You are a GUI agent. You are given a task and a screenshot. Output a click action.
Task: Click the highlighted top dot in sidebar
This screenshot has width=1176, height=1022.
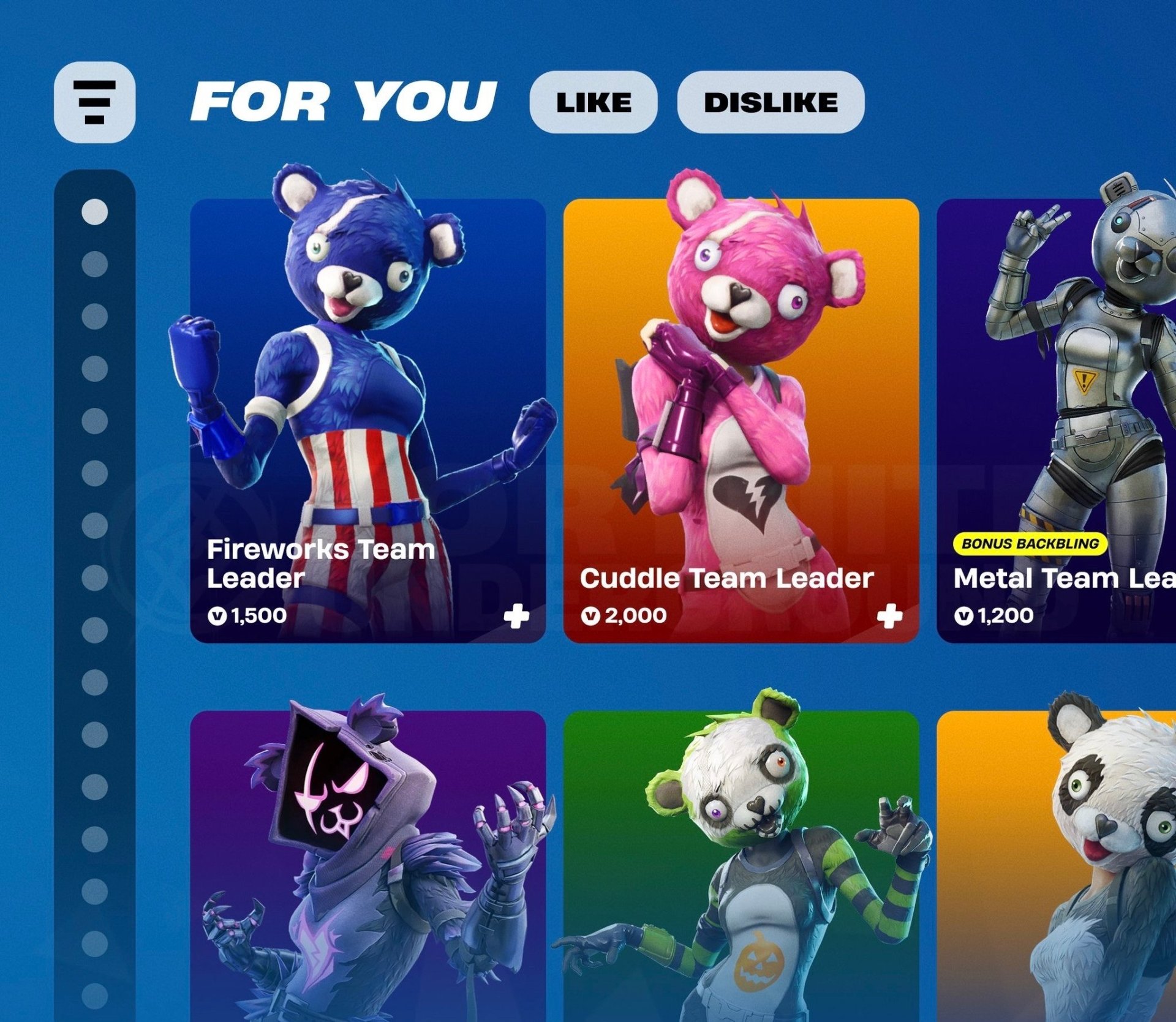click(x=94, y=212)
